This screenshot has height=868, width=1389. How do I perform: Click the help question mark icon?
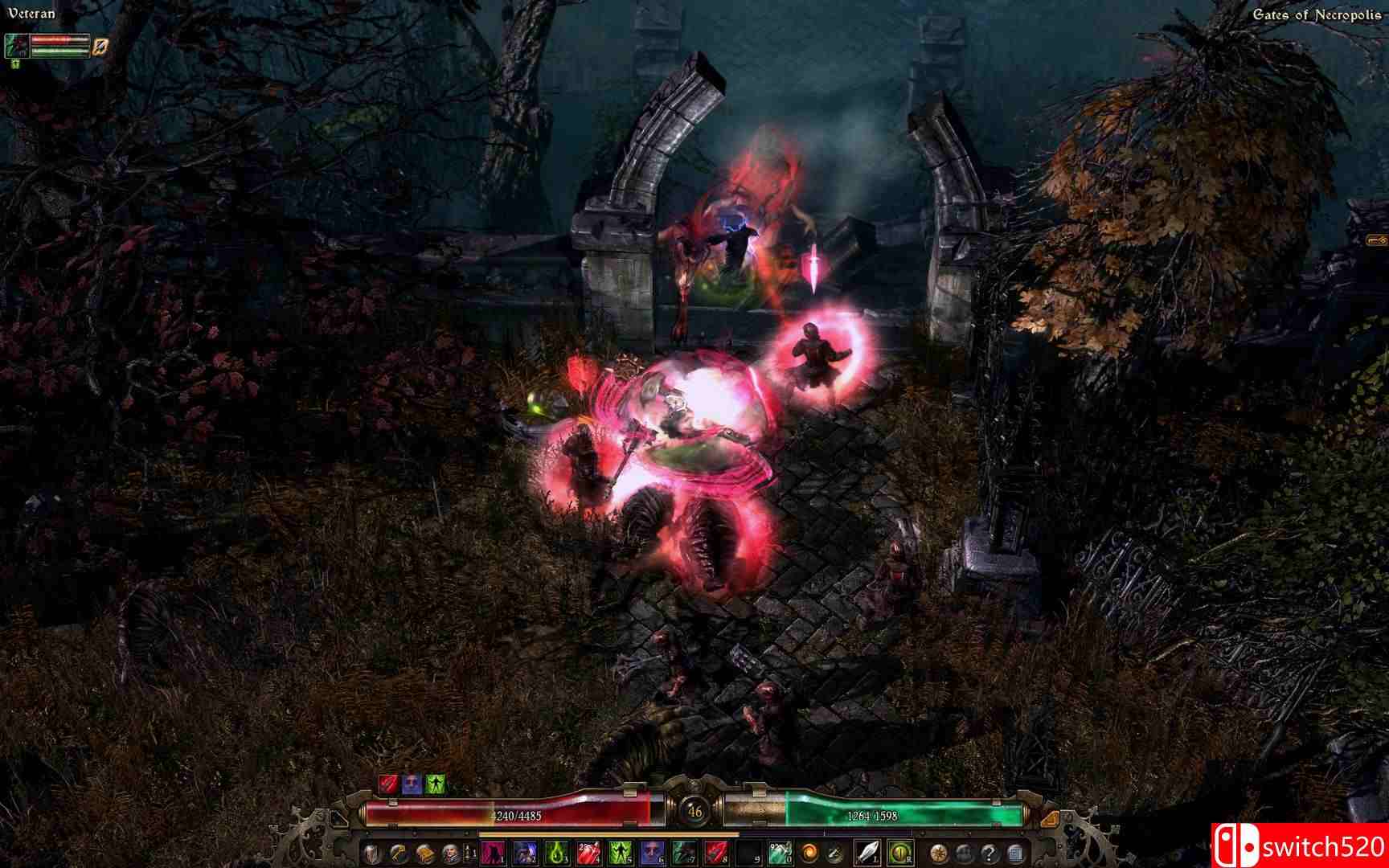990,854
